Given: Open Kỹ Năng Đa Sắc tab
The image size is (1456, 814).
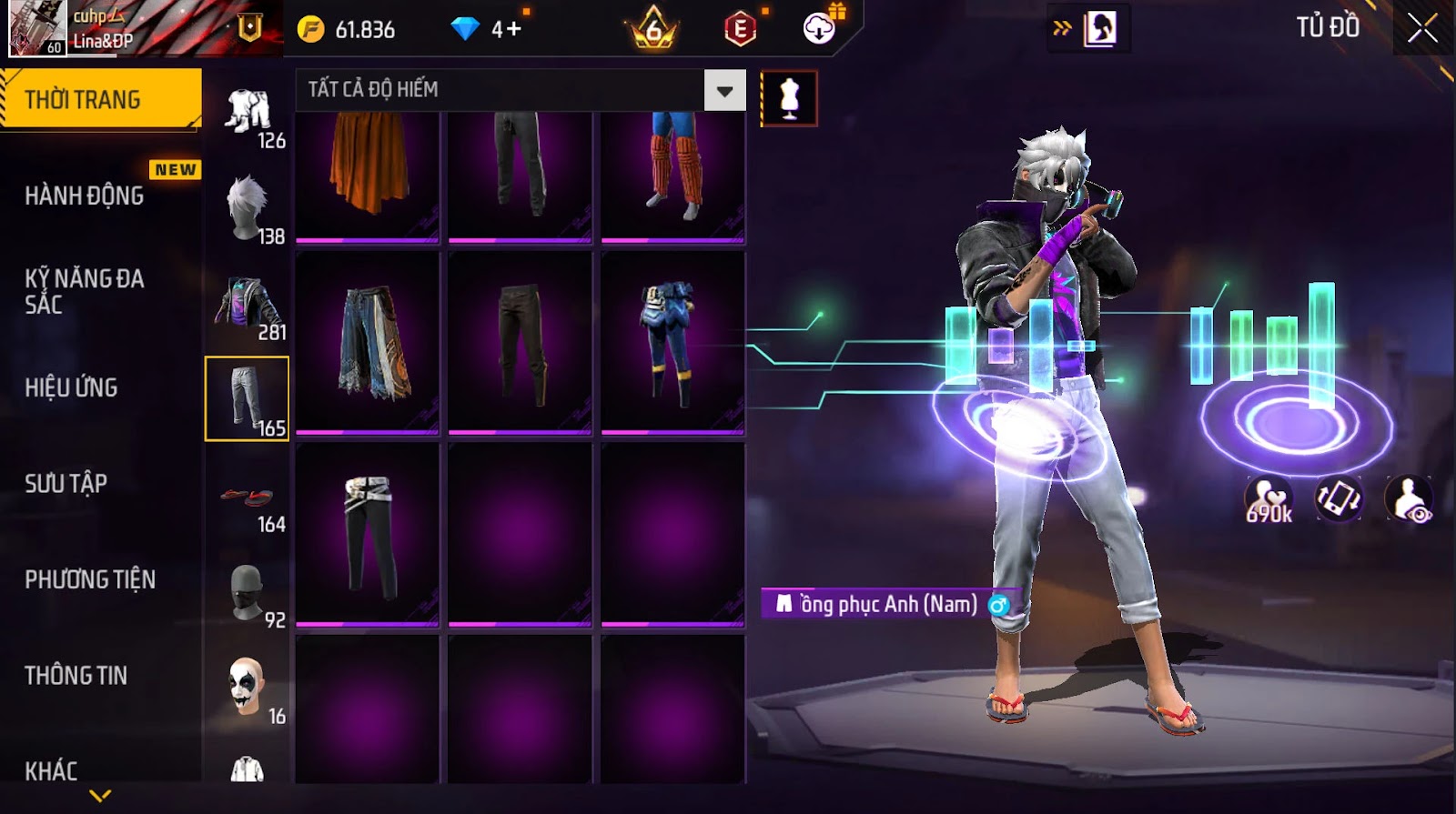Looking at the screenshot, I should pyautogui.click(x=84, y=291).
